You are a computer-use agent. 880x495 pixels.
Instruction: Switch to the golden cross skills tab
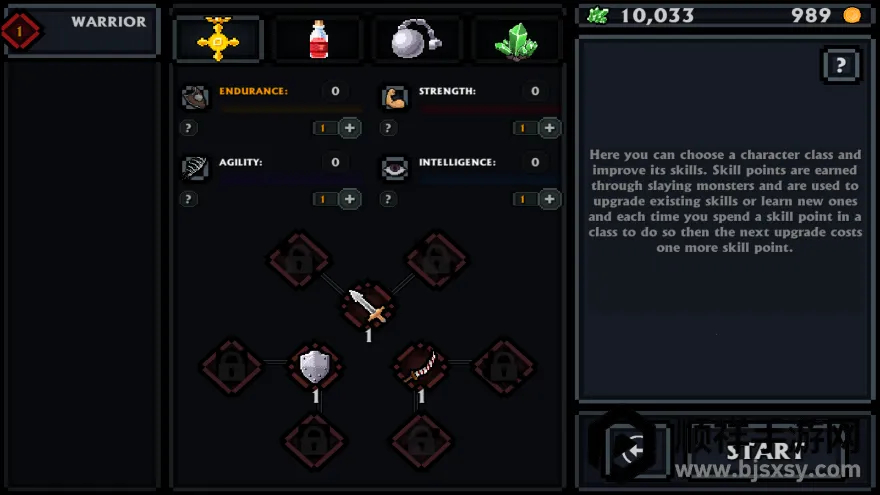pyautogui.click(x=218, y=39)
